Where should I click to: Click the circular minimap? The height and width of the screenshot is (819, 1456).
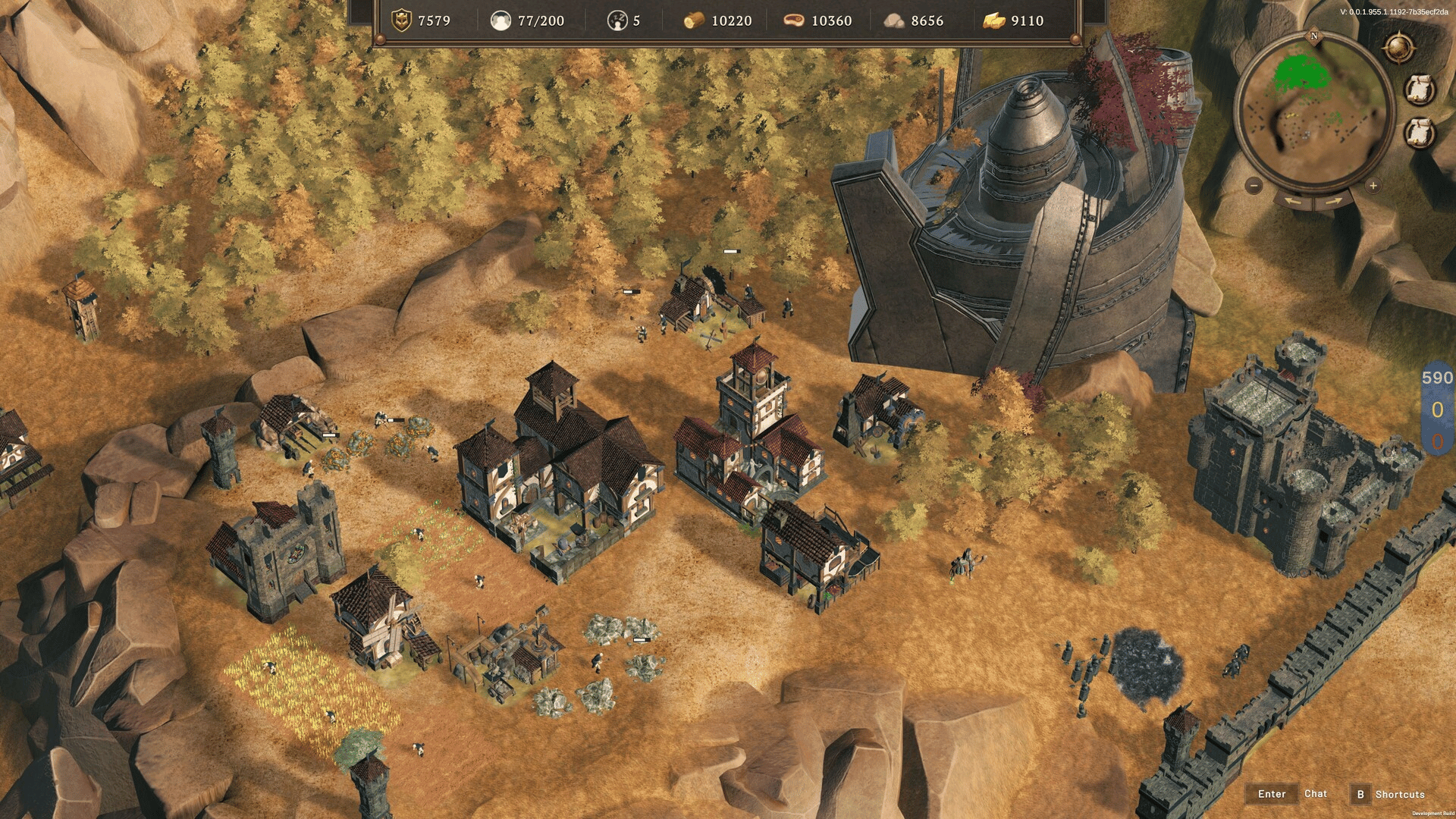1313,109
